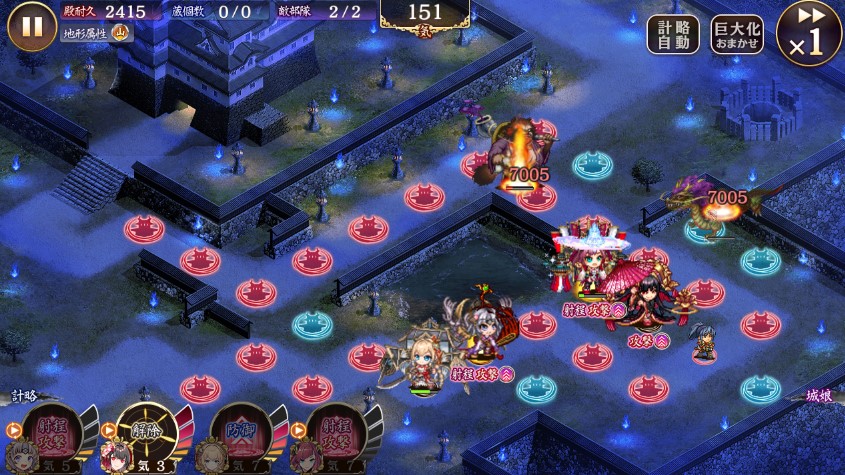Toggle the 計略自動 auto-stratagem button
Viewport: 845px width, 475px height.
(x=673, y=35)
